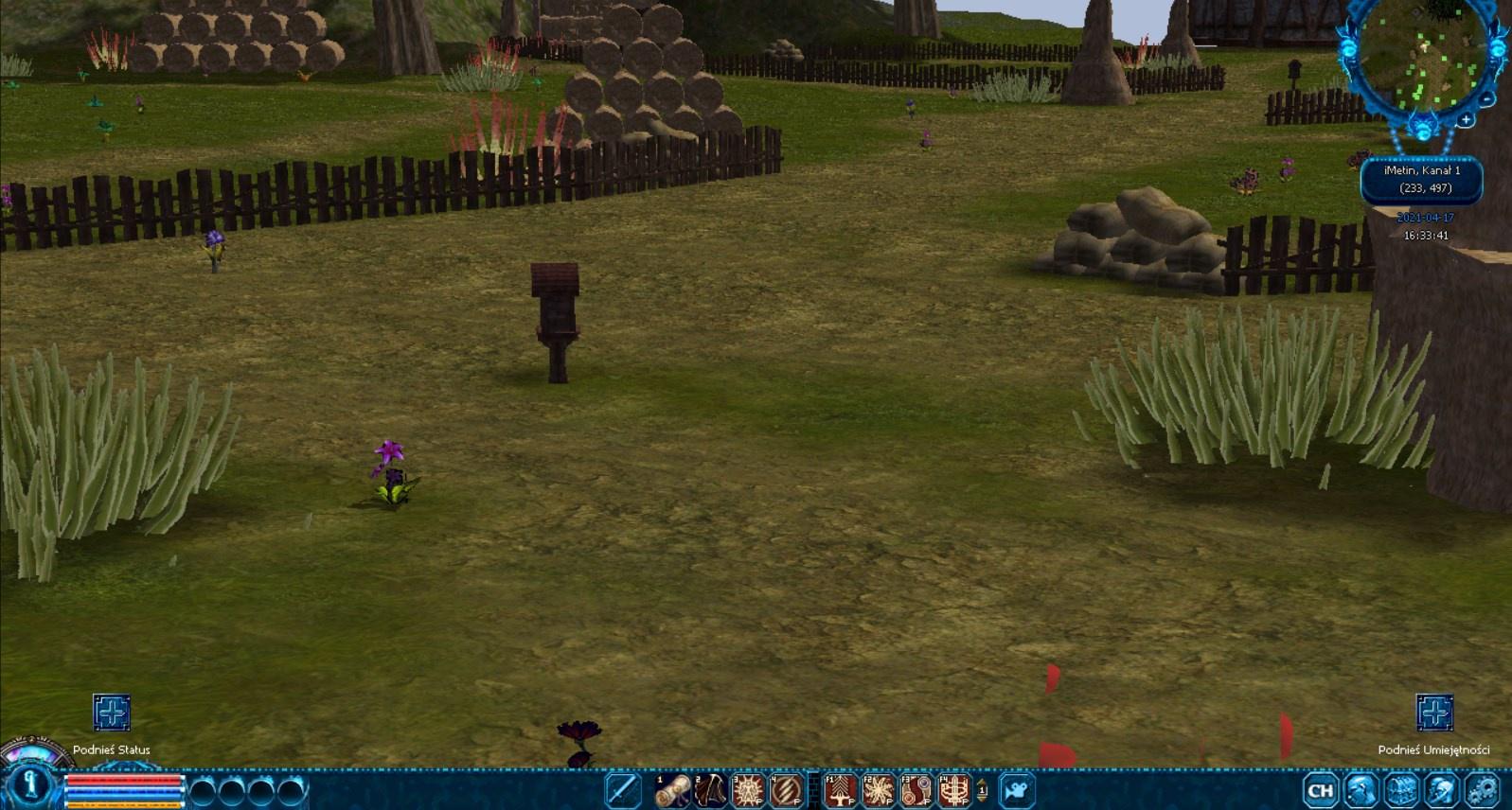The image size is (1512, 810).
Task: Click the quickslot page number switcher
Action: click(982, 790)
